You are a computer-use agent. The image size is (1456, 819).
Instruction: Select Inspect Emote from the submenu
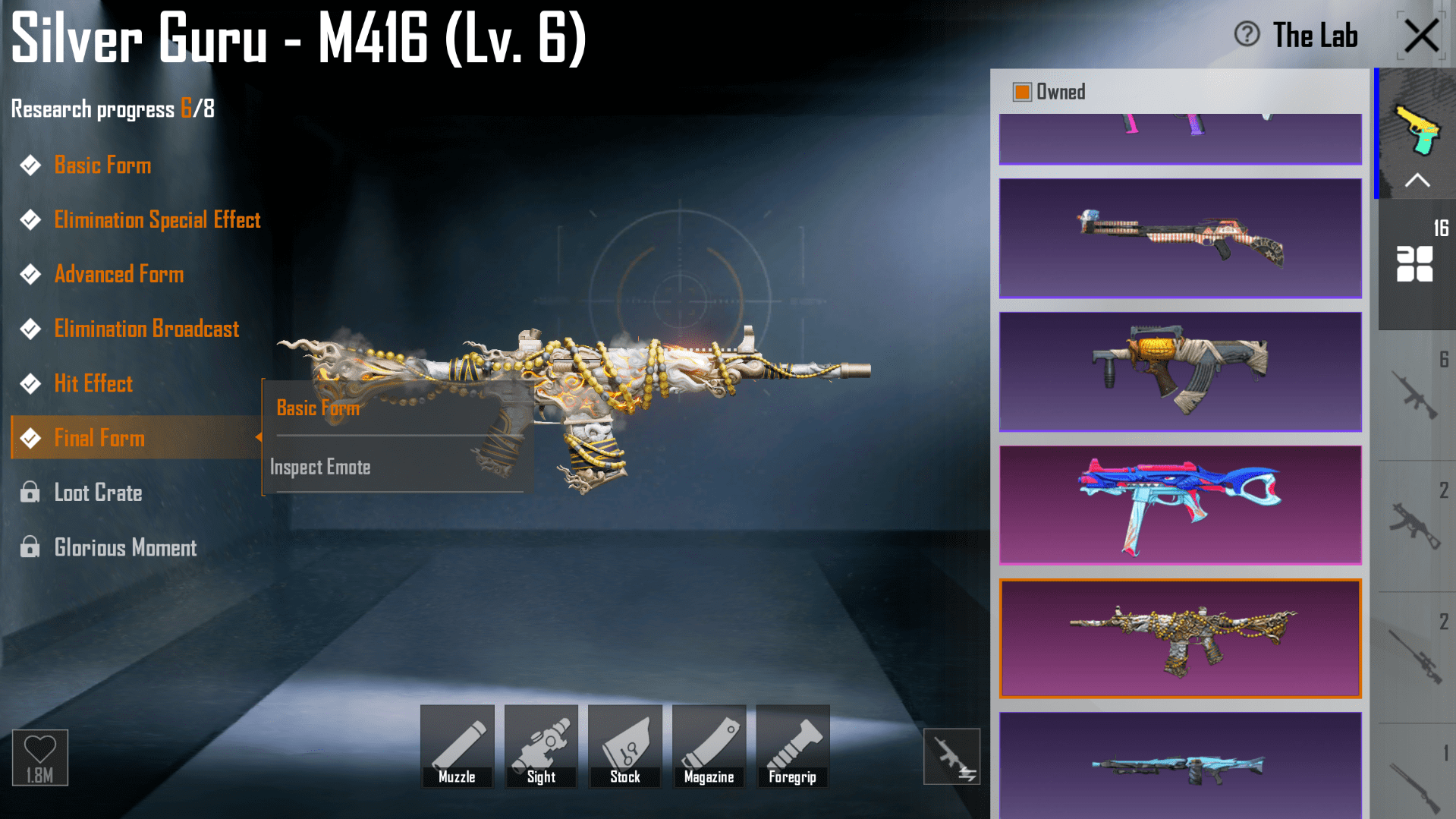click(320, 467)
